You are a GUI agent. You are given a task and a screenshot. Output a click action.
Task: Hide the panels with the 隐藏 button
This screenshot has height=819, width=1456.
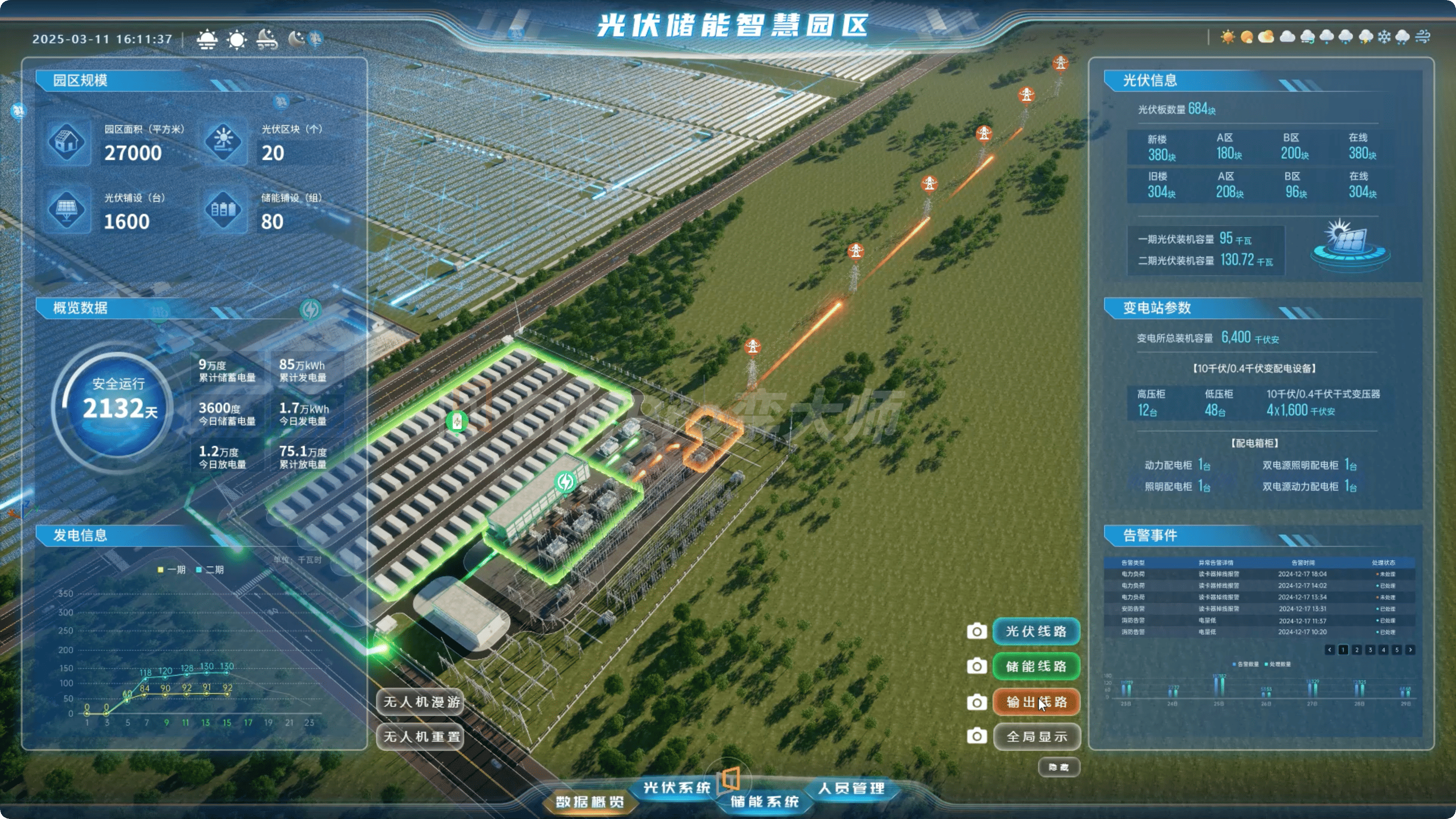coord(1059,767)
